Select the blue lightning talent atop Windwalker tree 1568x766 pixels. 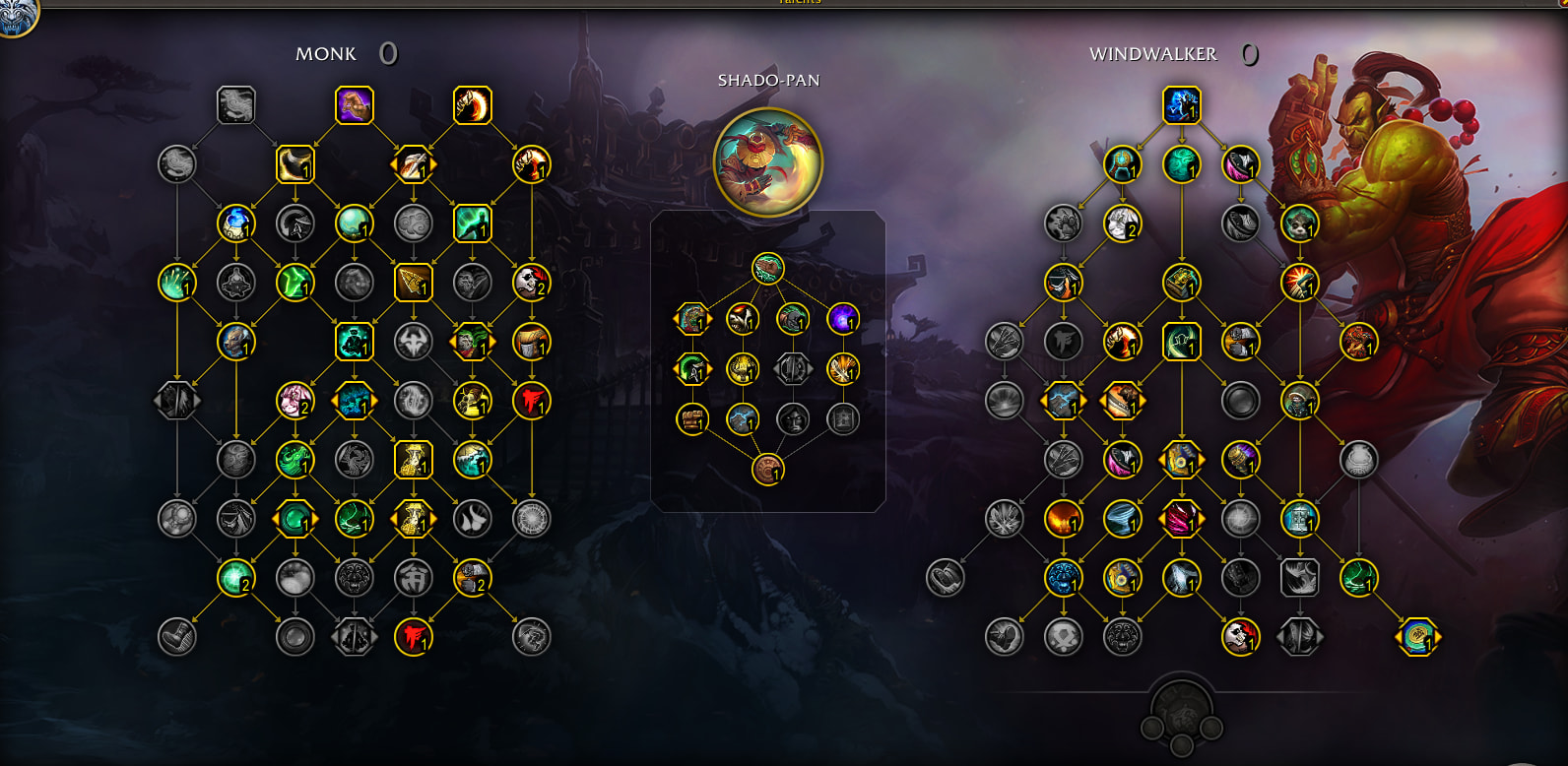click(1181, 105)
